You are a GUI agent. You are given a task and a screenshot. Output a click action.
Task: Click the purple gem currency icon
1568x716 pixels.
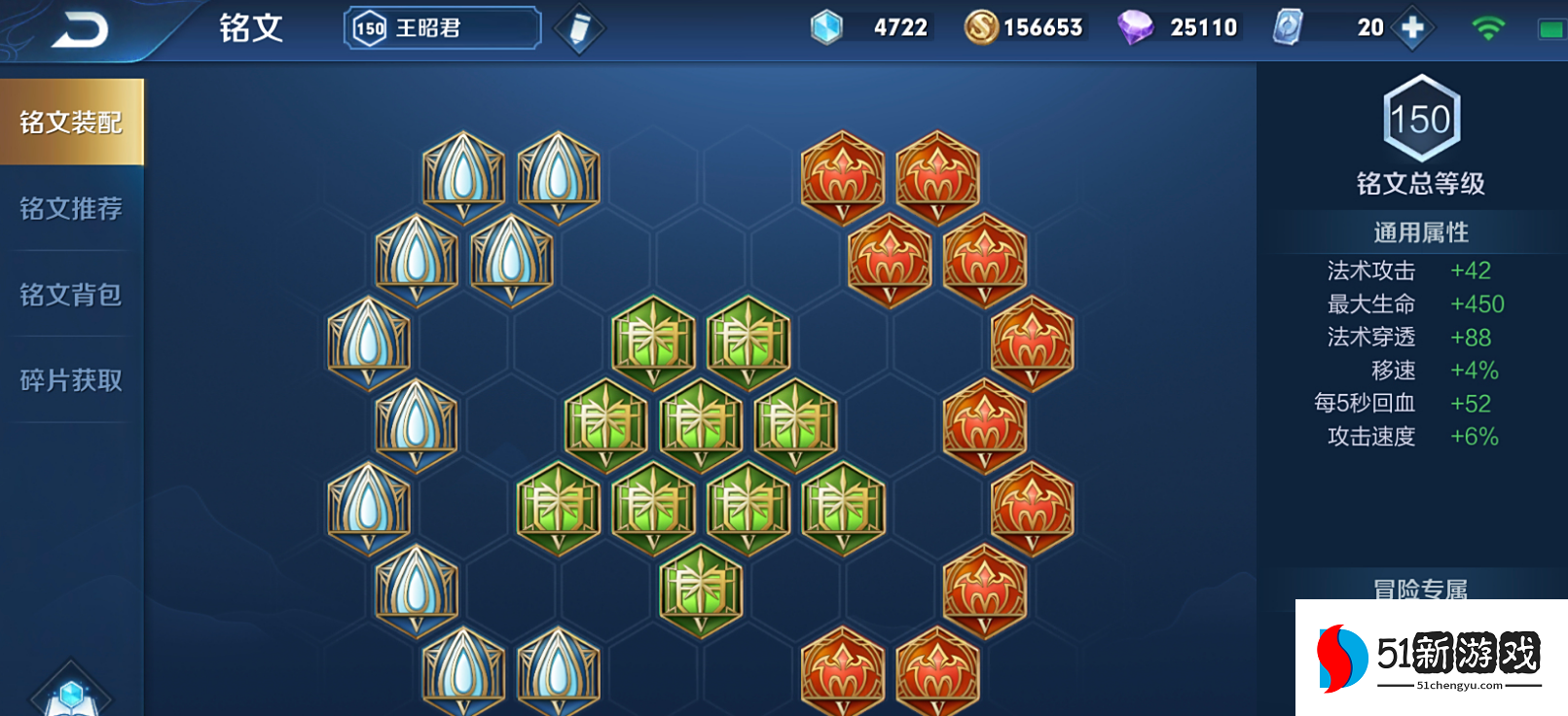[x=1134, y=27]
